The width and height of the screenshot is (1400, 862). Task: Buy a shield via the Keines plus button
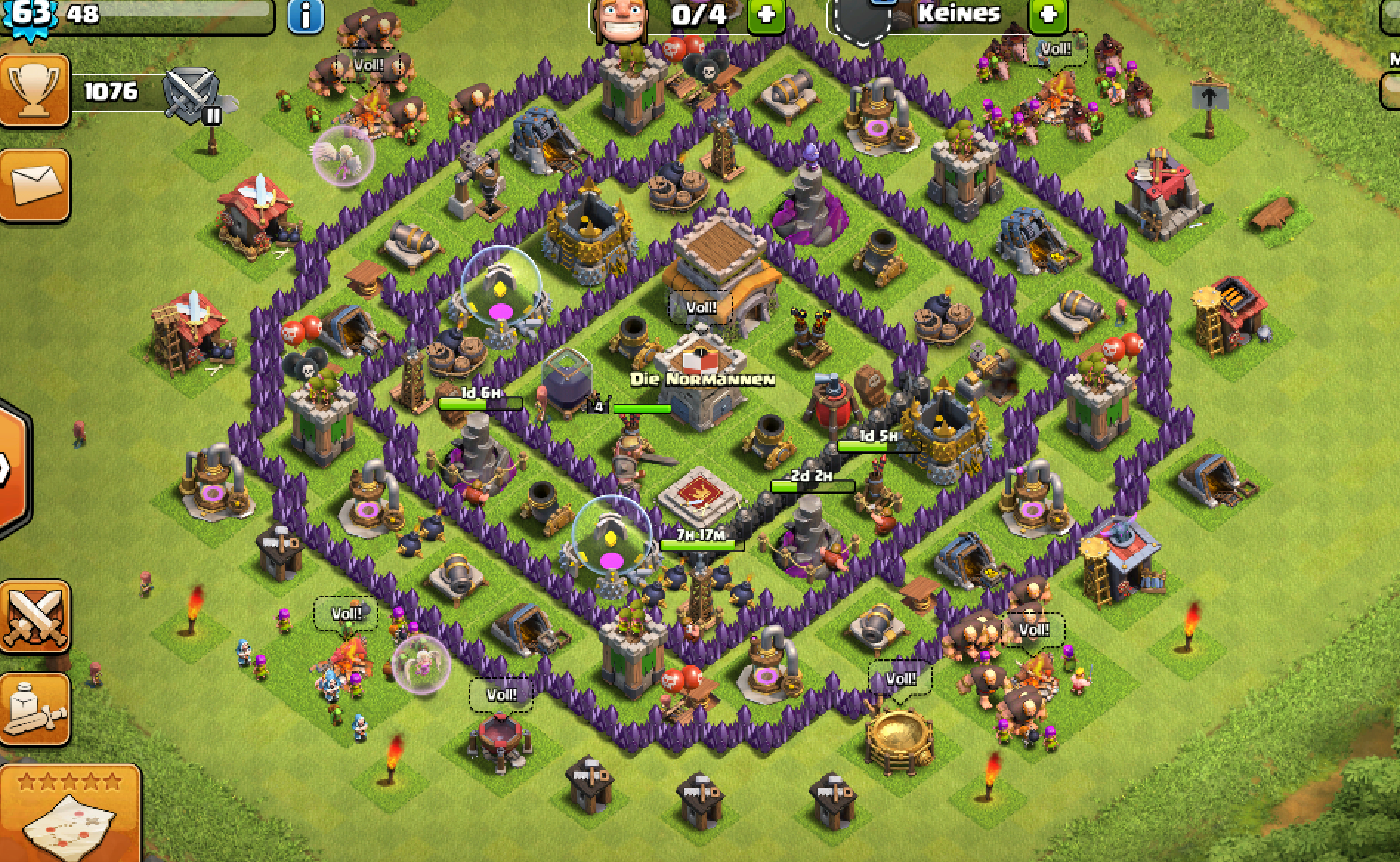click(x=1048, y=15)
